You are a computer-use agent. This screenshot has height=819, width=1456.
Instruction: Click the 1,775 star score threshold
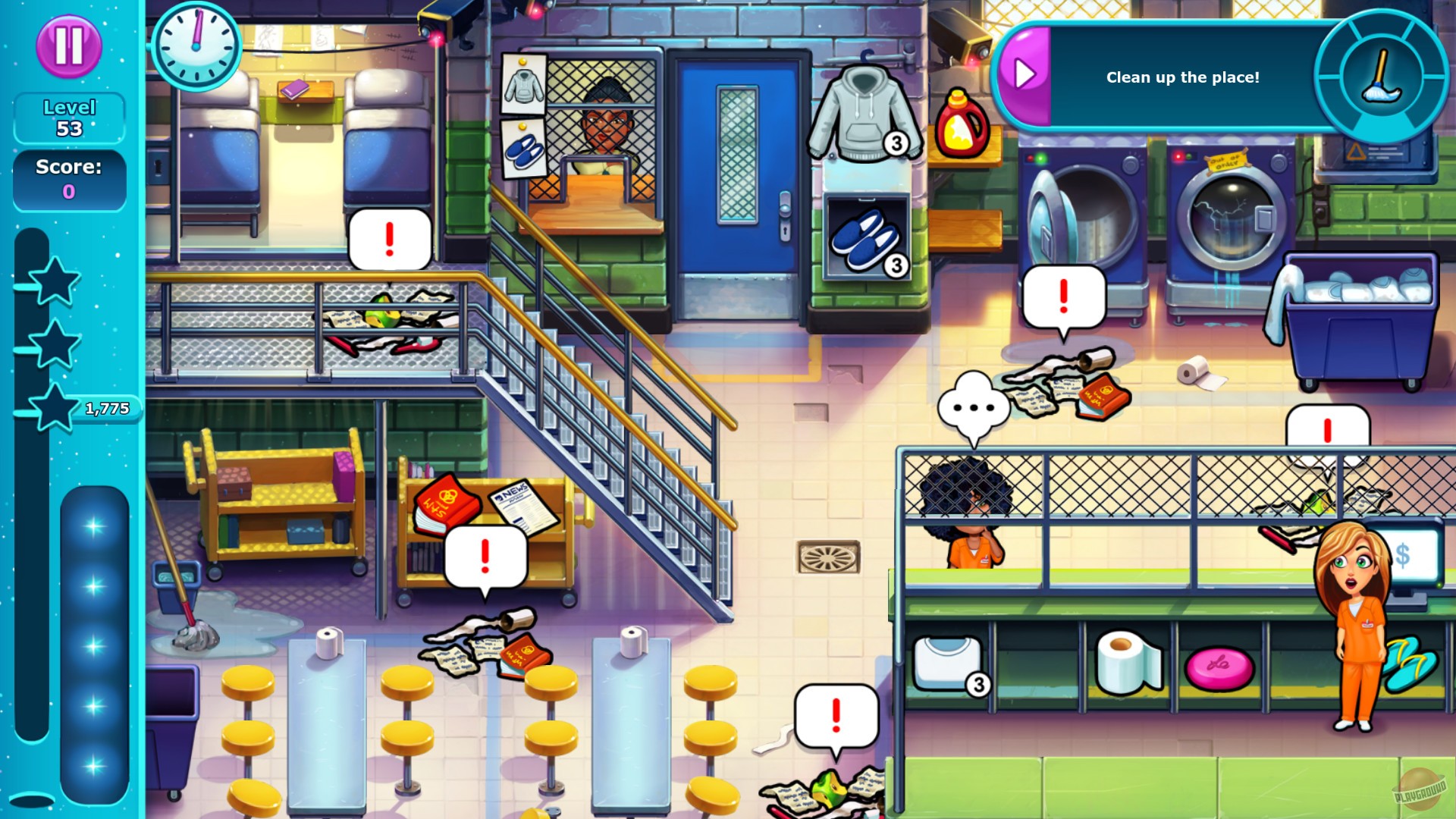point(108,408)
